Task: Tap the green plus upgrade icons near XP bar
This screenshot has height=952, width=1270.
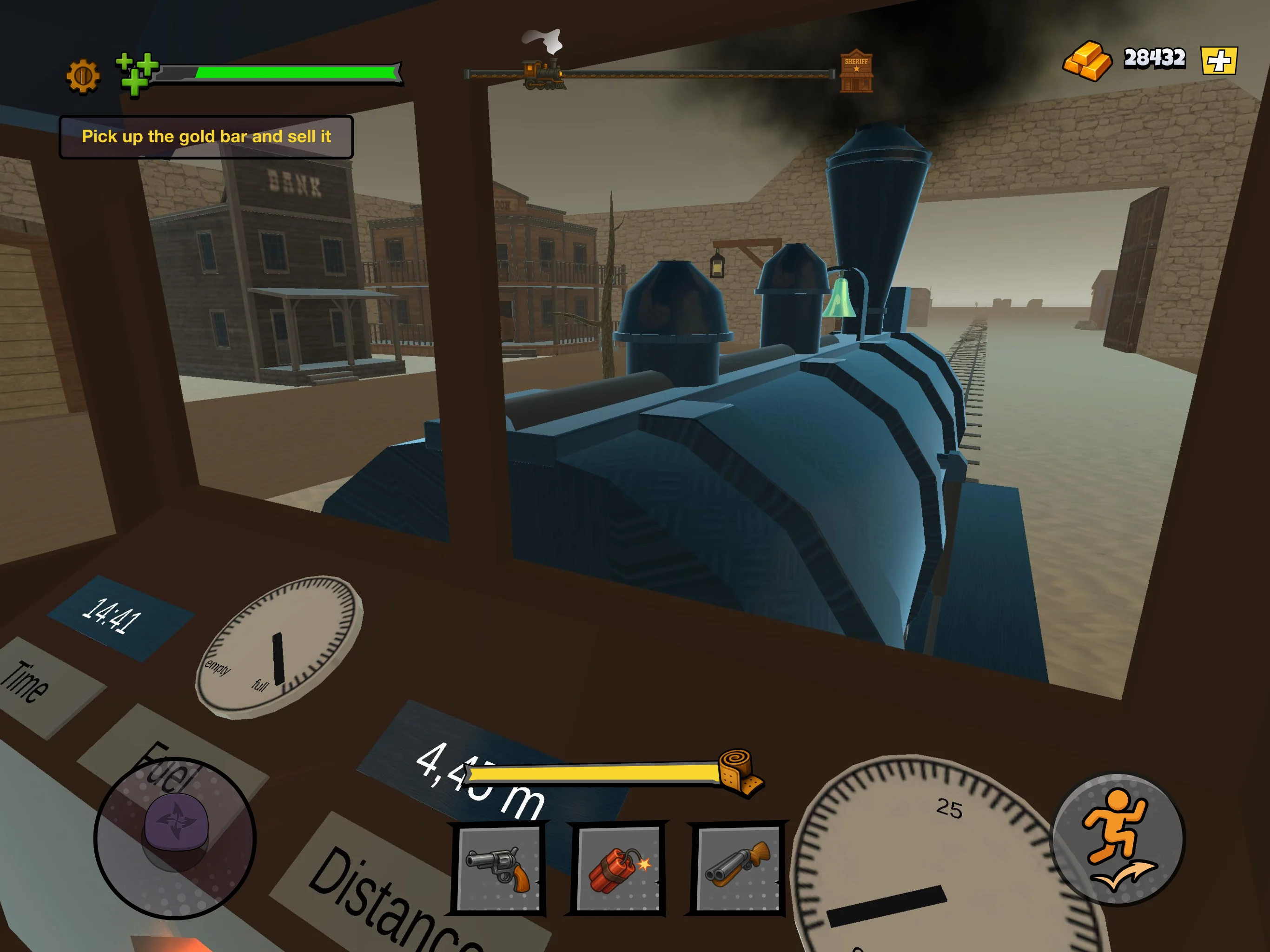Action: point(135,71)
